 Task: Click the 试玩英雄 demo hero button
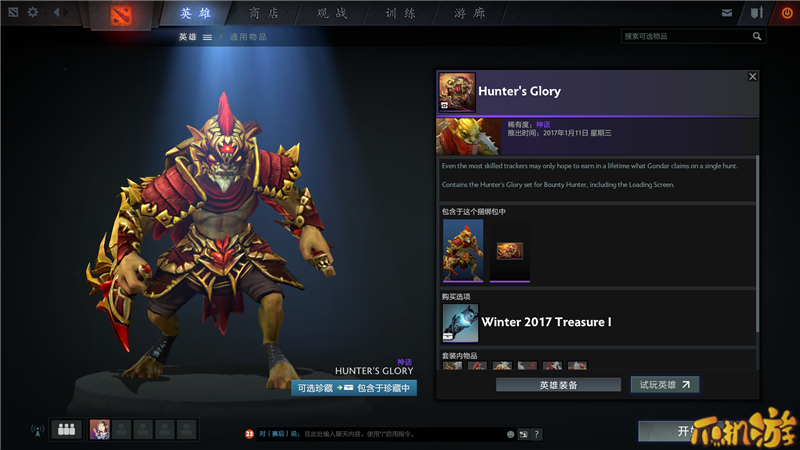[x=664, y=384]
